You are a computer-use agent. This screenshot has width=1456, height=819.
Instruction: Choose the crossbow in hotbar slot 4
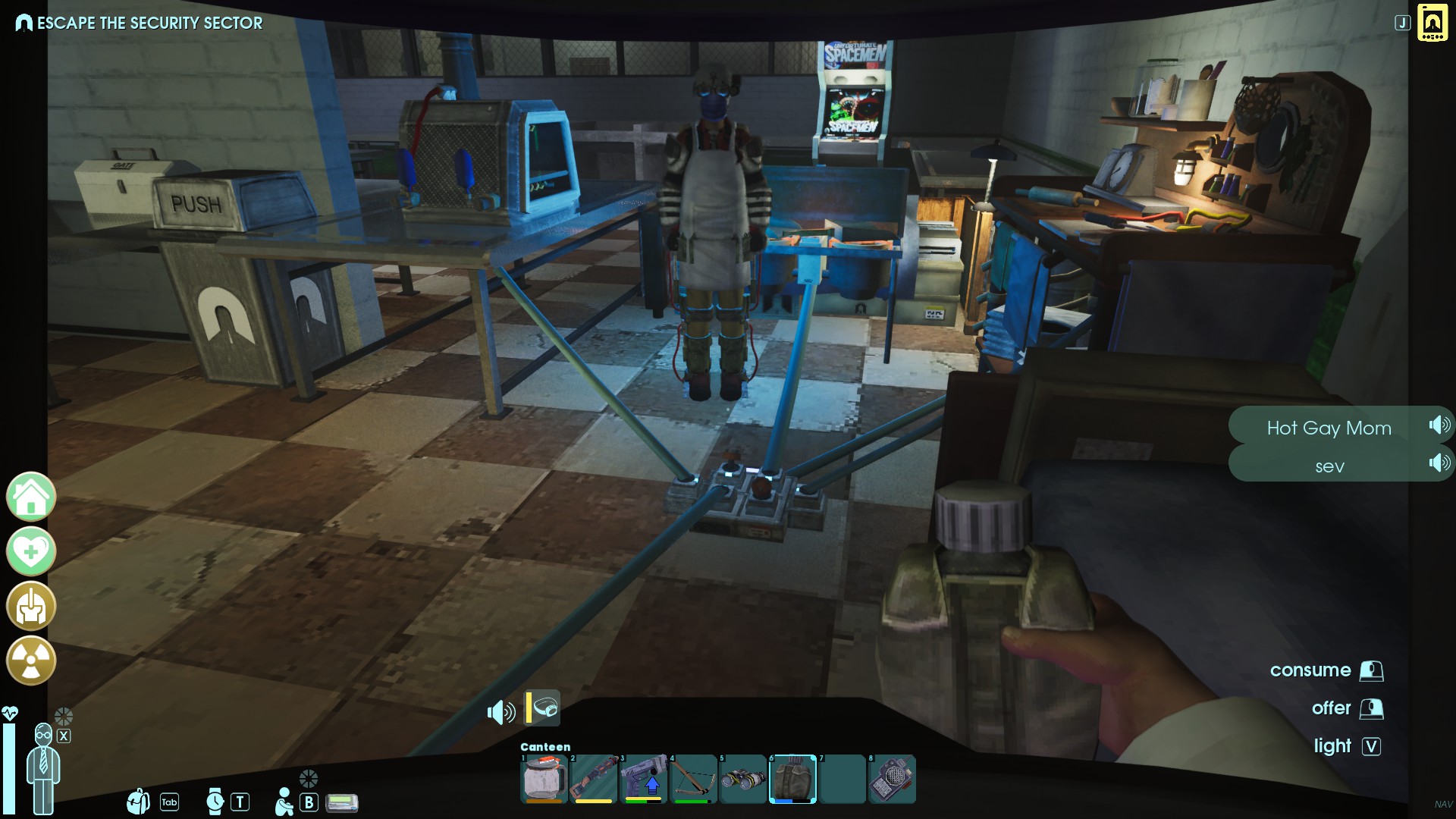693,779
